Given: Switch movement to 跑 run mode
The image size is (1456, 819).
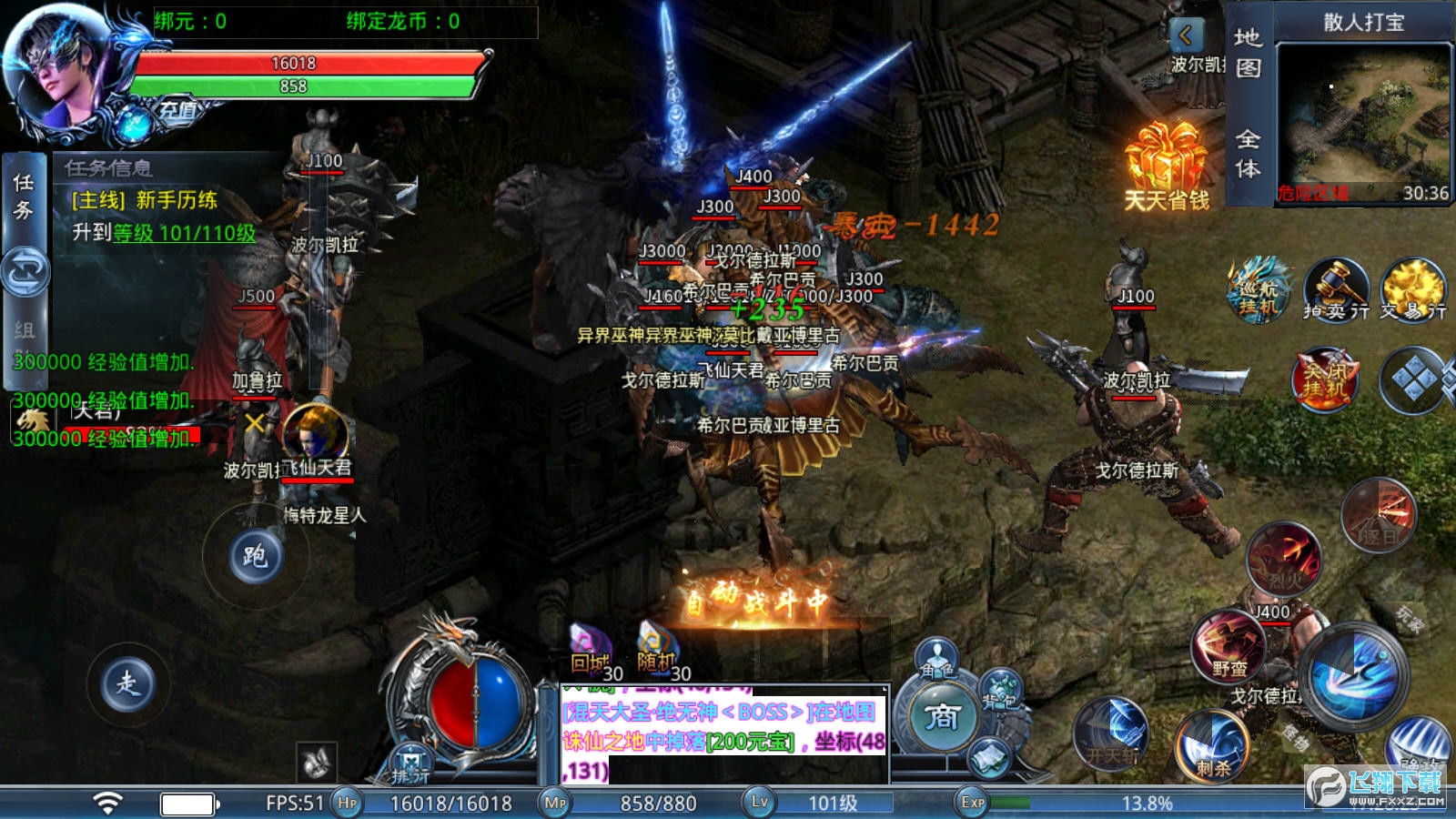Looking at the screenshot, I should pos(255,555).
